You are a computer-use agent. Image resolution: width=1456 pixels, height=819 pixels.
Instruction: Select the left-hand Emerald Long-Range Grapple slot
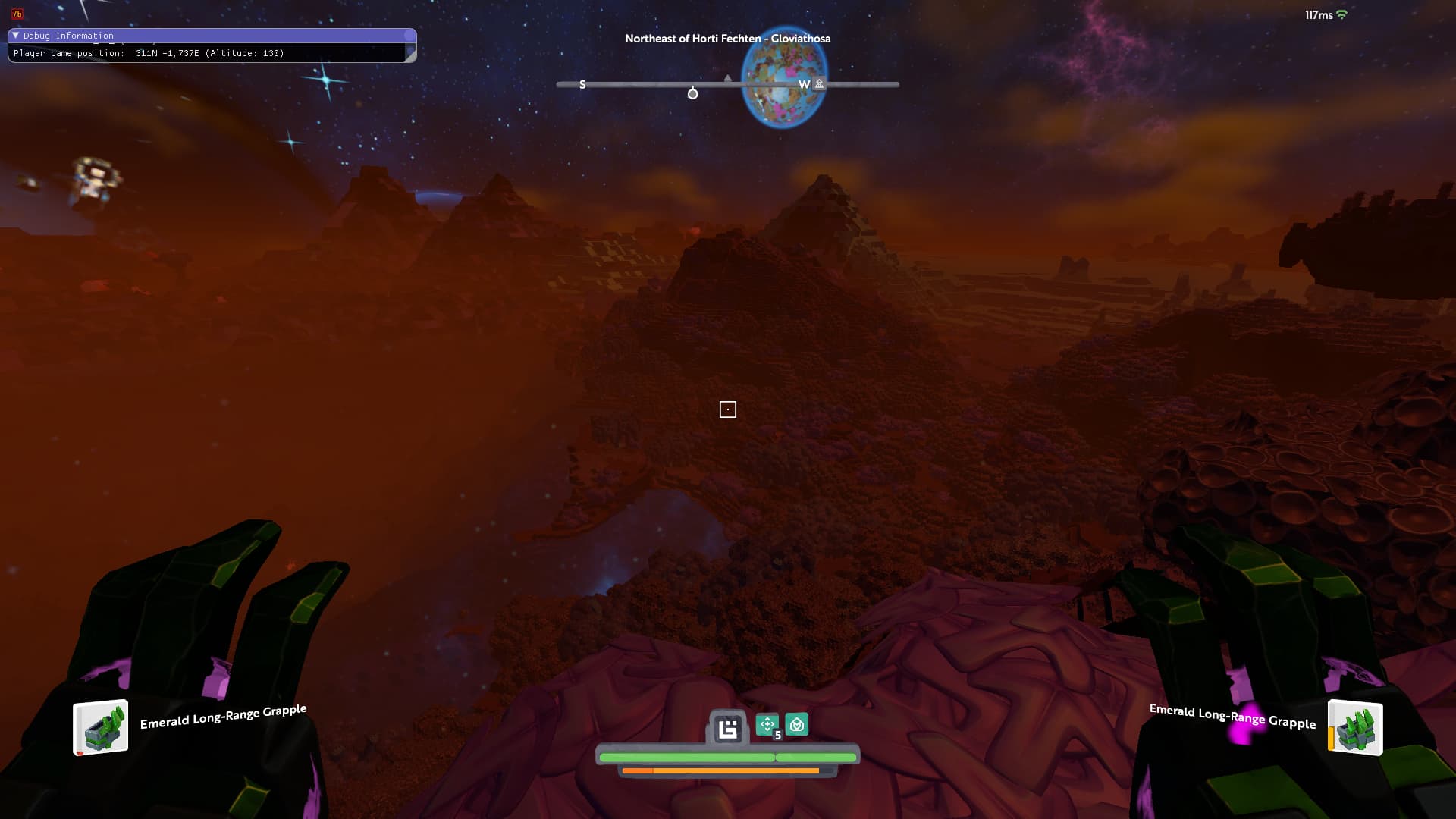point(101,728)
